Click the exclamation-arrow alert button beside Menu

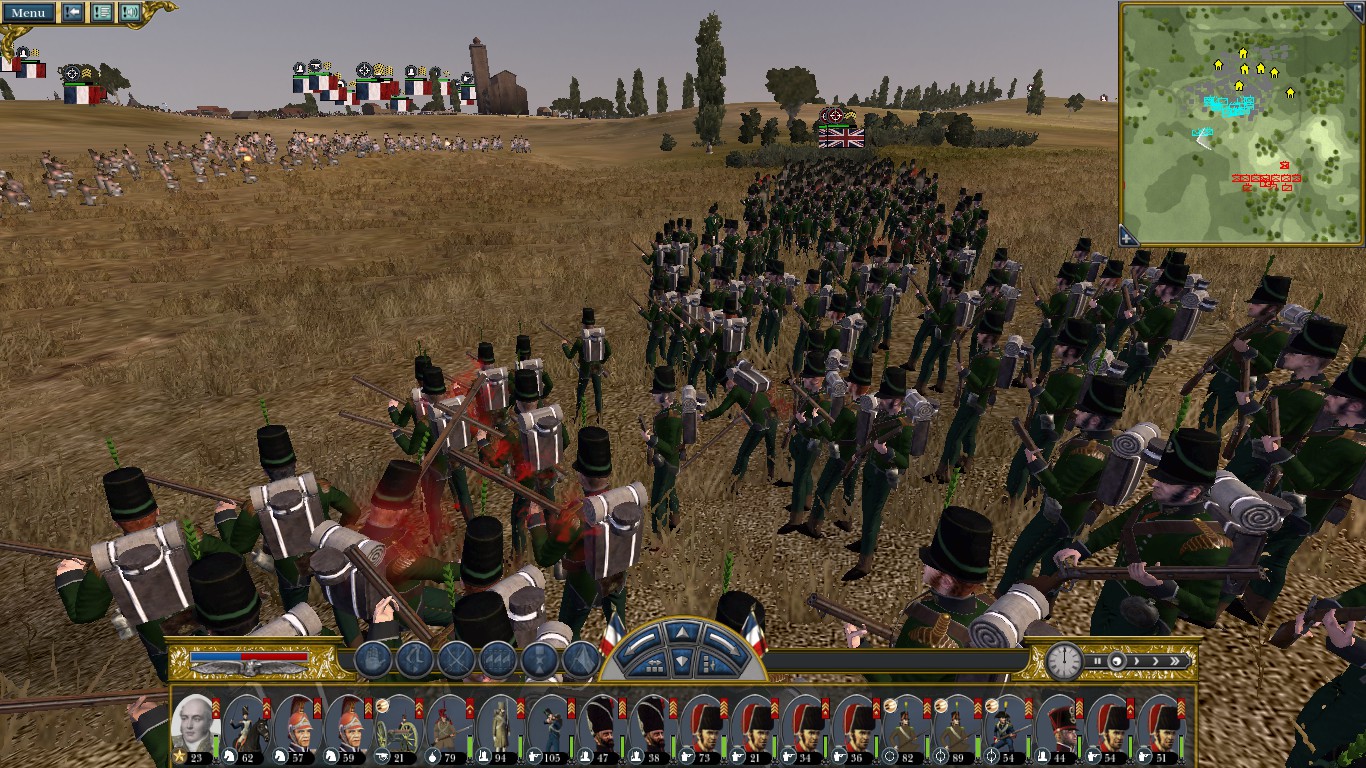point(73,13)
